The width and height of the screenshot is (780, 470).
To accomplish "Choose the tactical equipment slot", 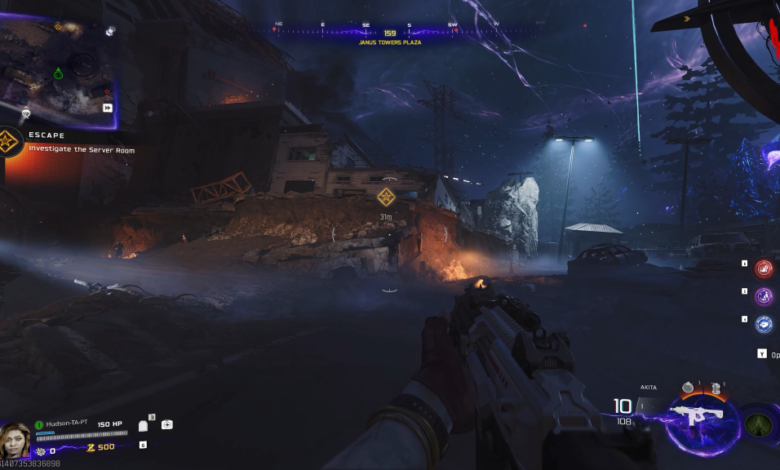I will 716,387.
